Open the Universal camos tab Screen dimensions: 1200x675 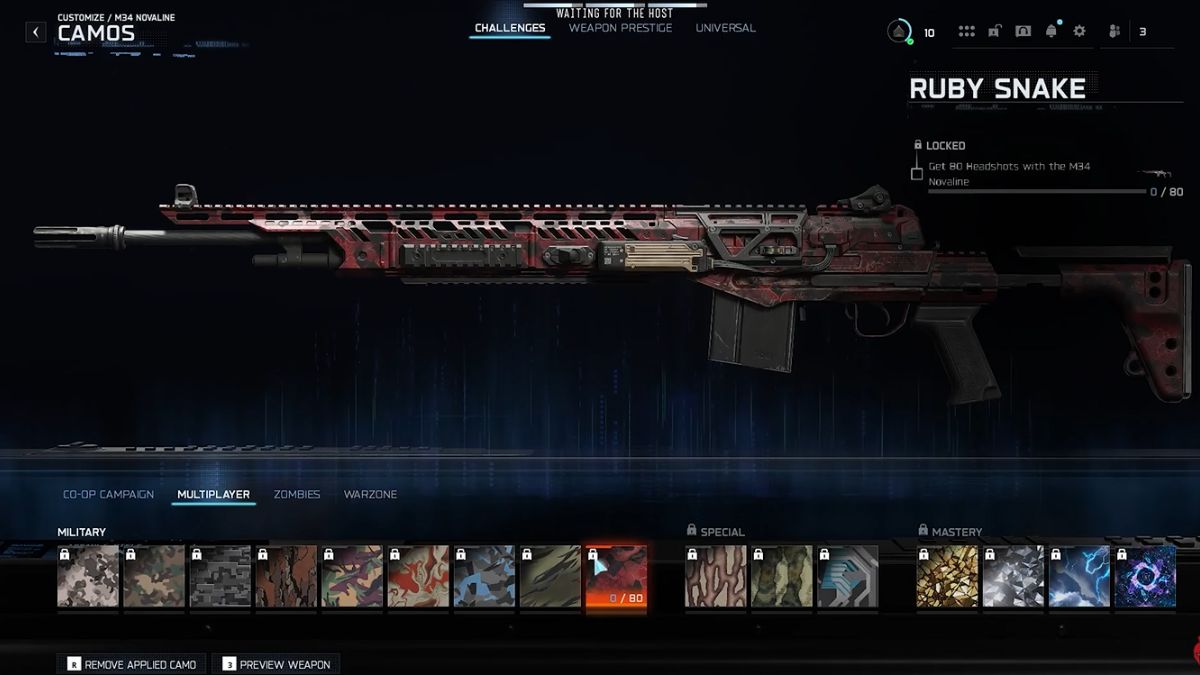click(x=725, y=28)
